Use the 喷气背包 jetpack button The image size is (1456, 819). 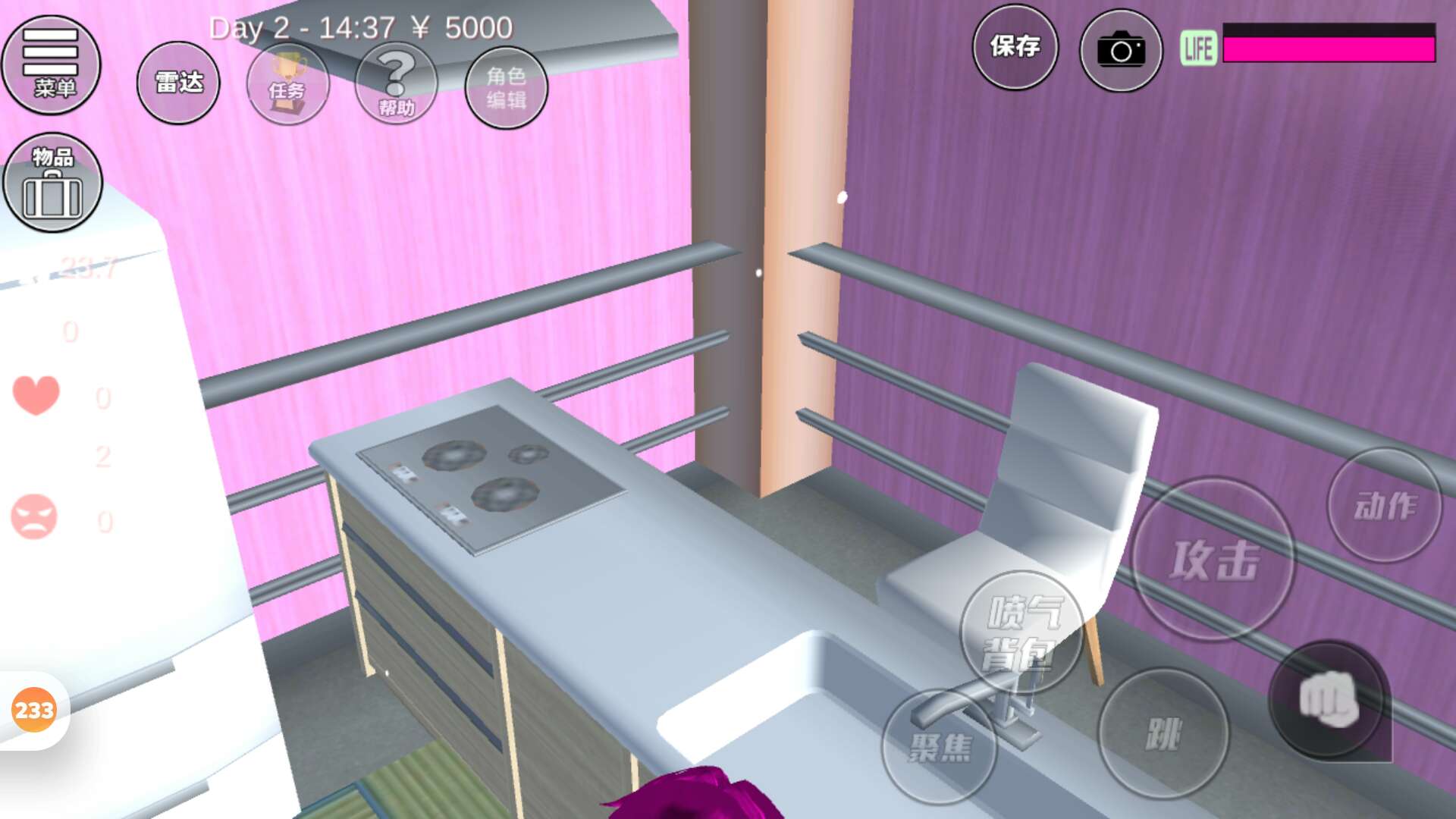(1022, 632)
